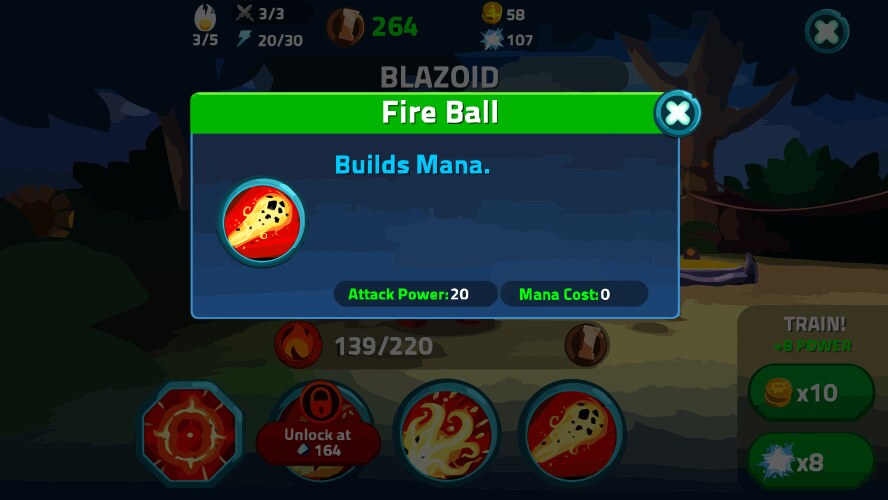Close the Blazoid screen with top-right X

[x=827, y=32]
